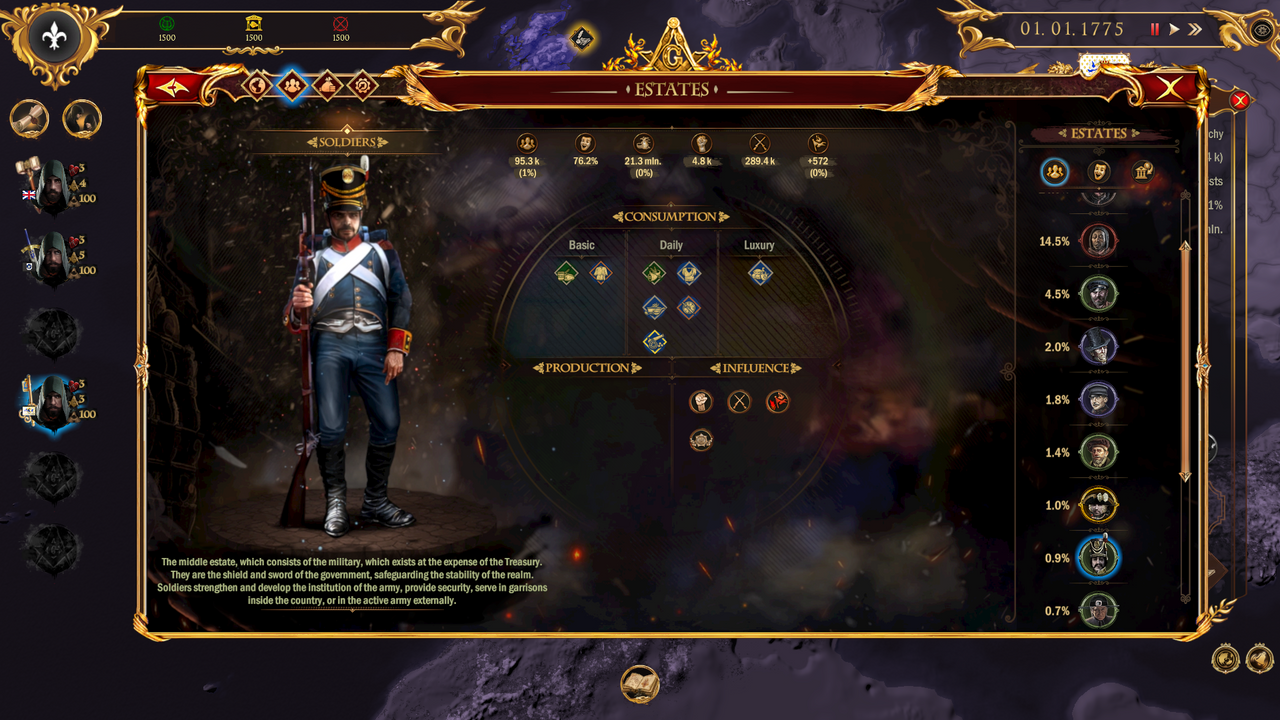
Task: Click the happiness mask statistic icon
Action: (x=585, y=143)
